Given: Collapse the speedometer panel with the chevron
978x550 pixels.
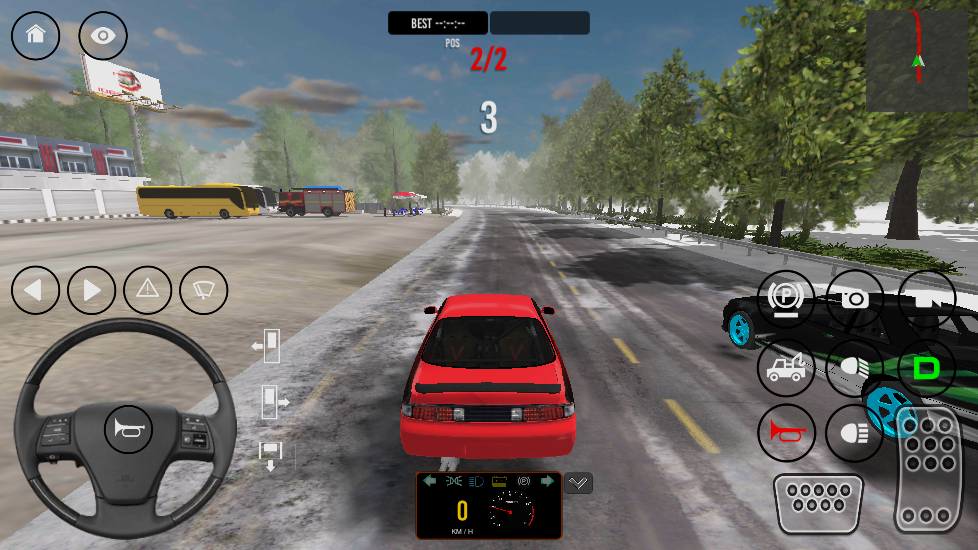Looking at the screenshot, I should (x=578, y=483).
